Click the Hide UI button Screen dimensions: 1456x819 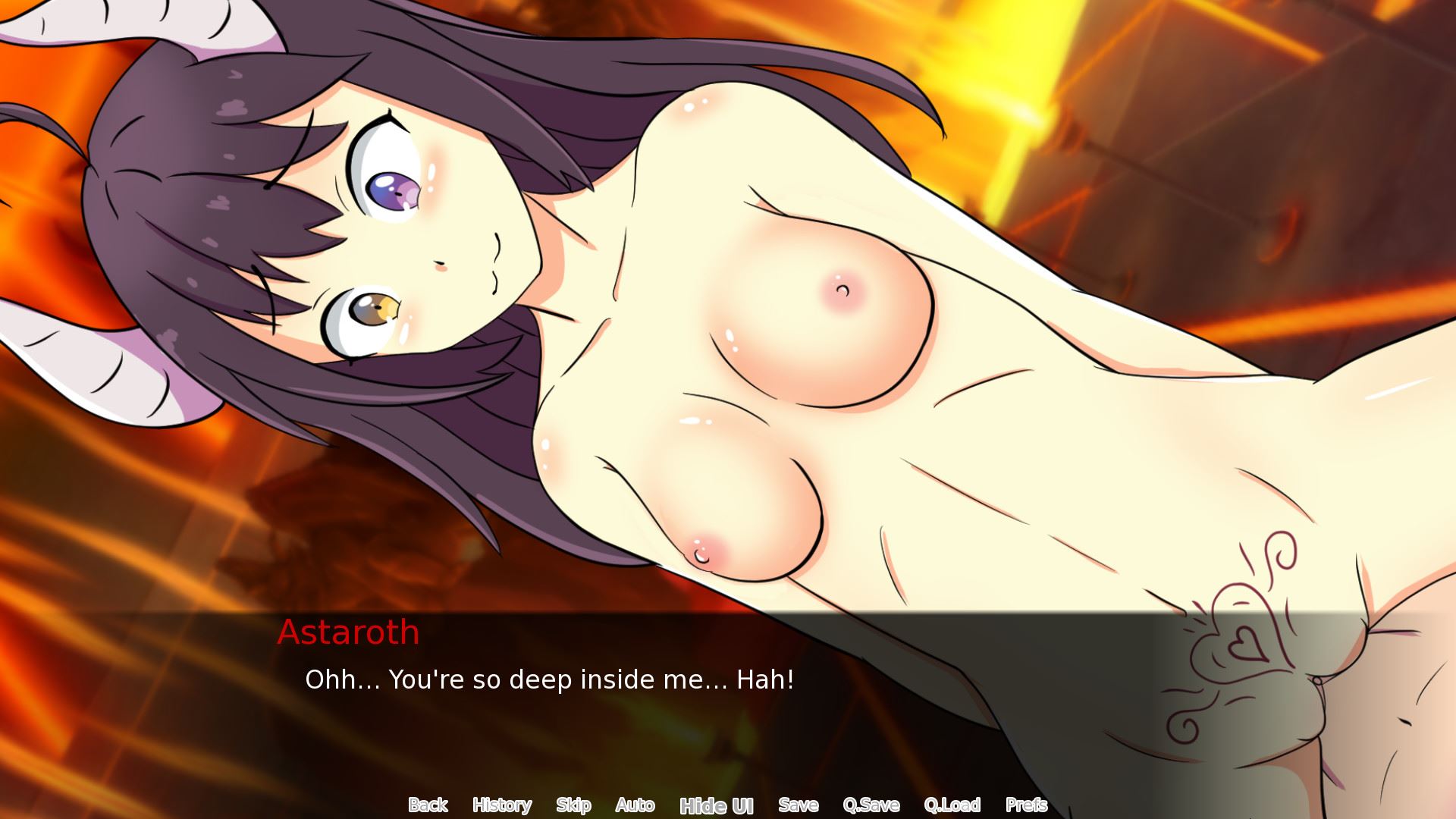(716, 805)
